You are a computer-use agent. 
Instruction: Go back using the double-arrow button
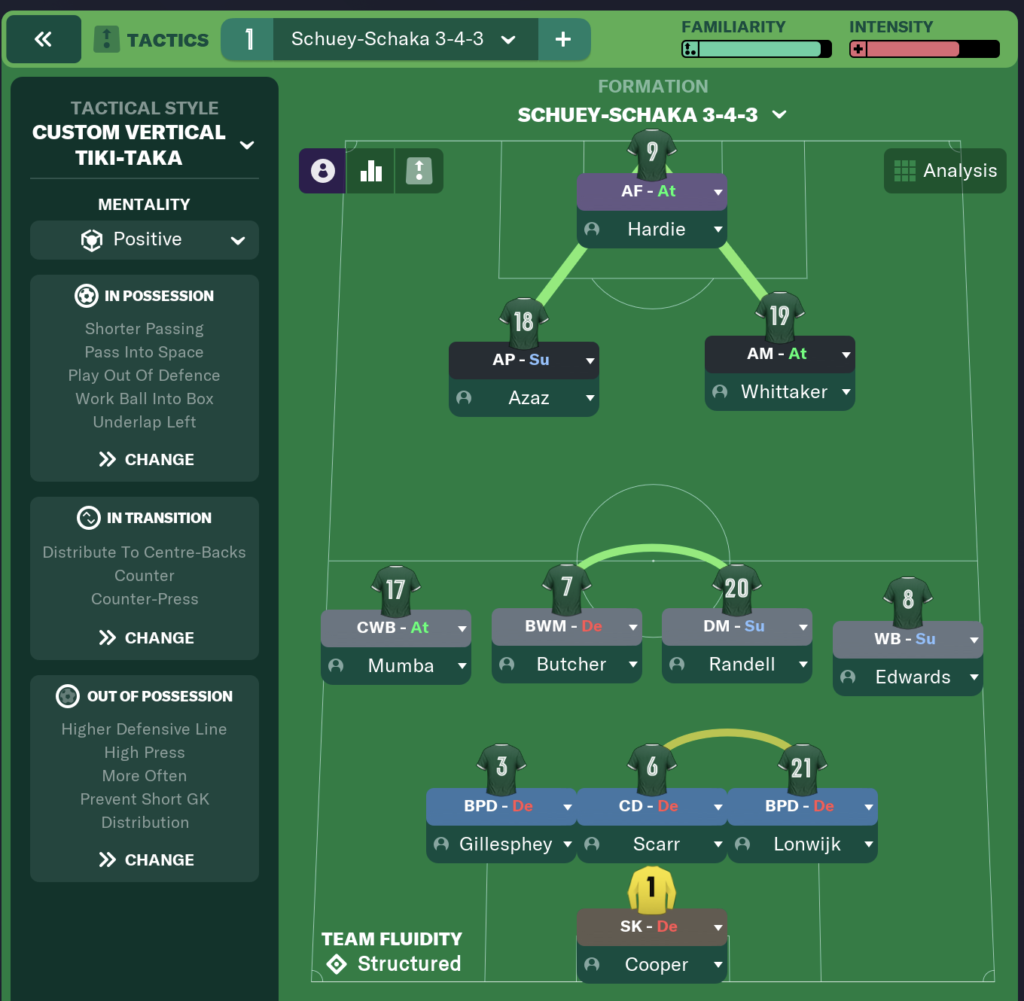(43, 40)
